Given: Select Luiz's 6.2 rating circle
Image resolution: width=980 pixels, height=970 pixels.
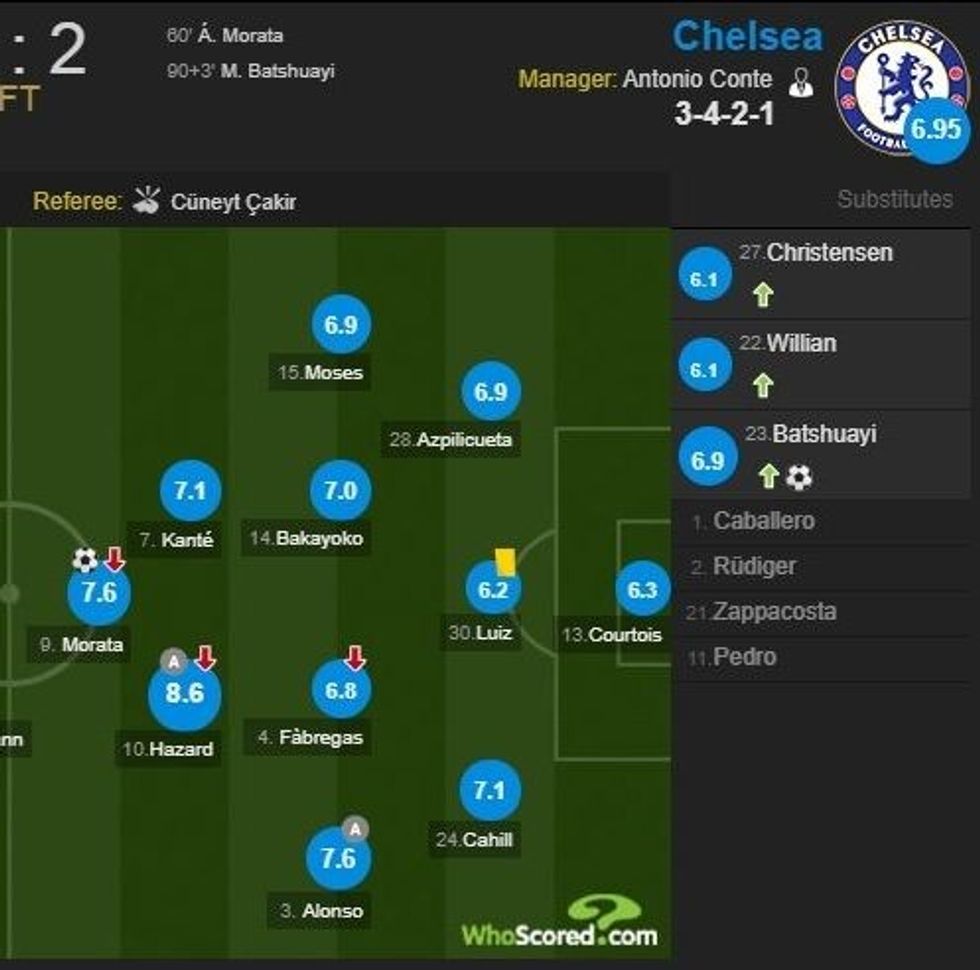Looking at the screenshot, I should tap(493, 590).
